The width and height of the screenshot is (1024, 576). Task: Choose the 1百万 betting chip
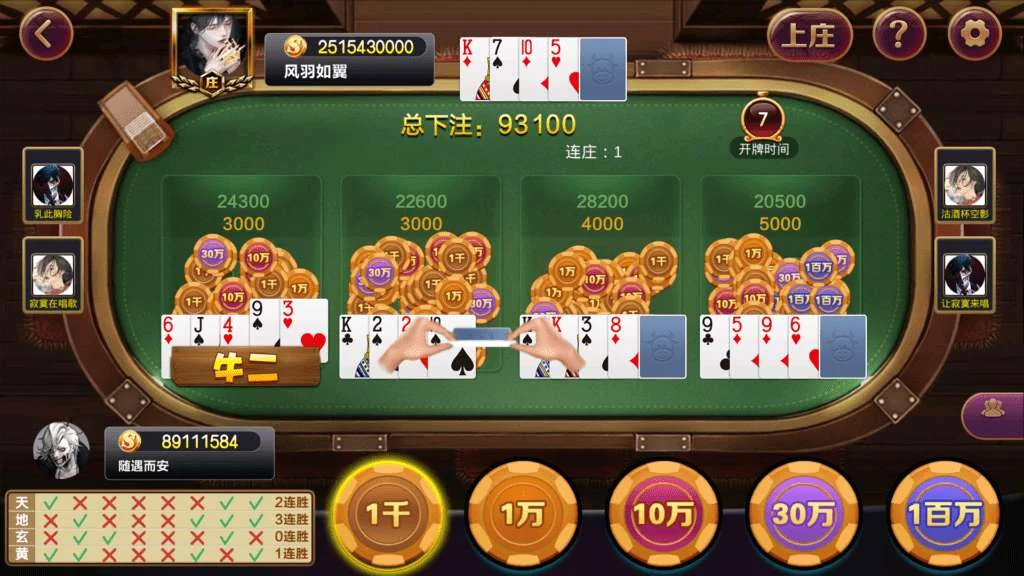[943, 514]
